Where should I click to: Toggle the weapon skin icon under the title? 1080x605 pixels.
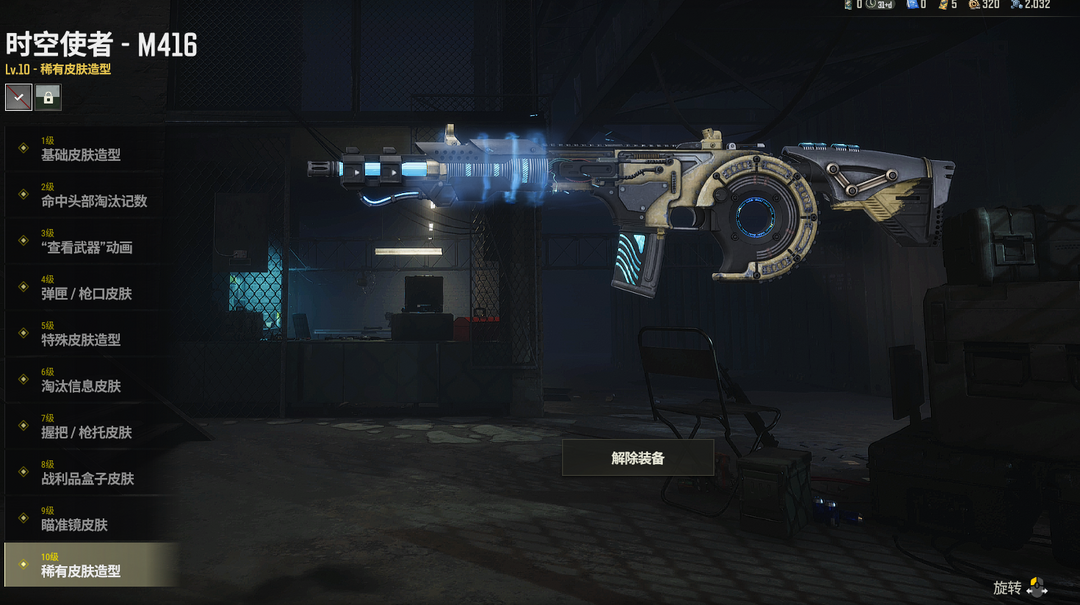point(18,97)
